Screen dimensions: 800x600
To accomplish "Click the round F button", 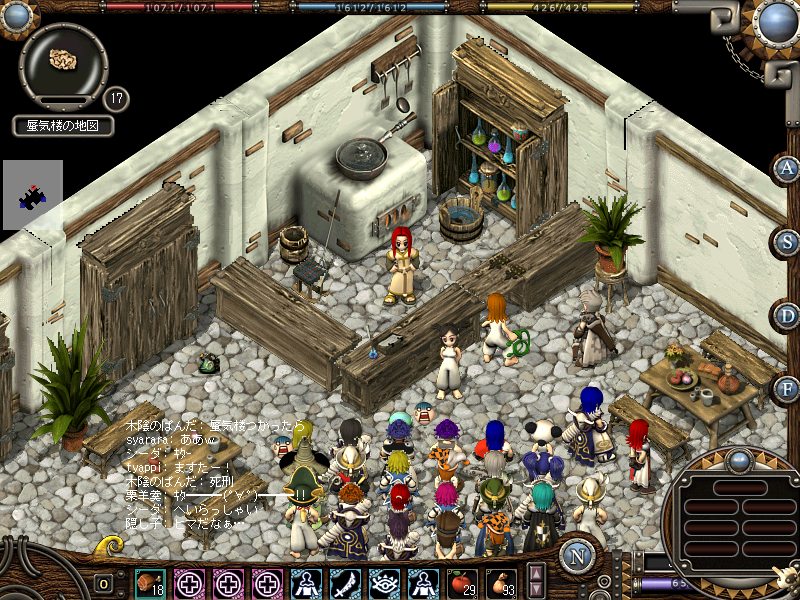I will coord(787,388).
